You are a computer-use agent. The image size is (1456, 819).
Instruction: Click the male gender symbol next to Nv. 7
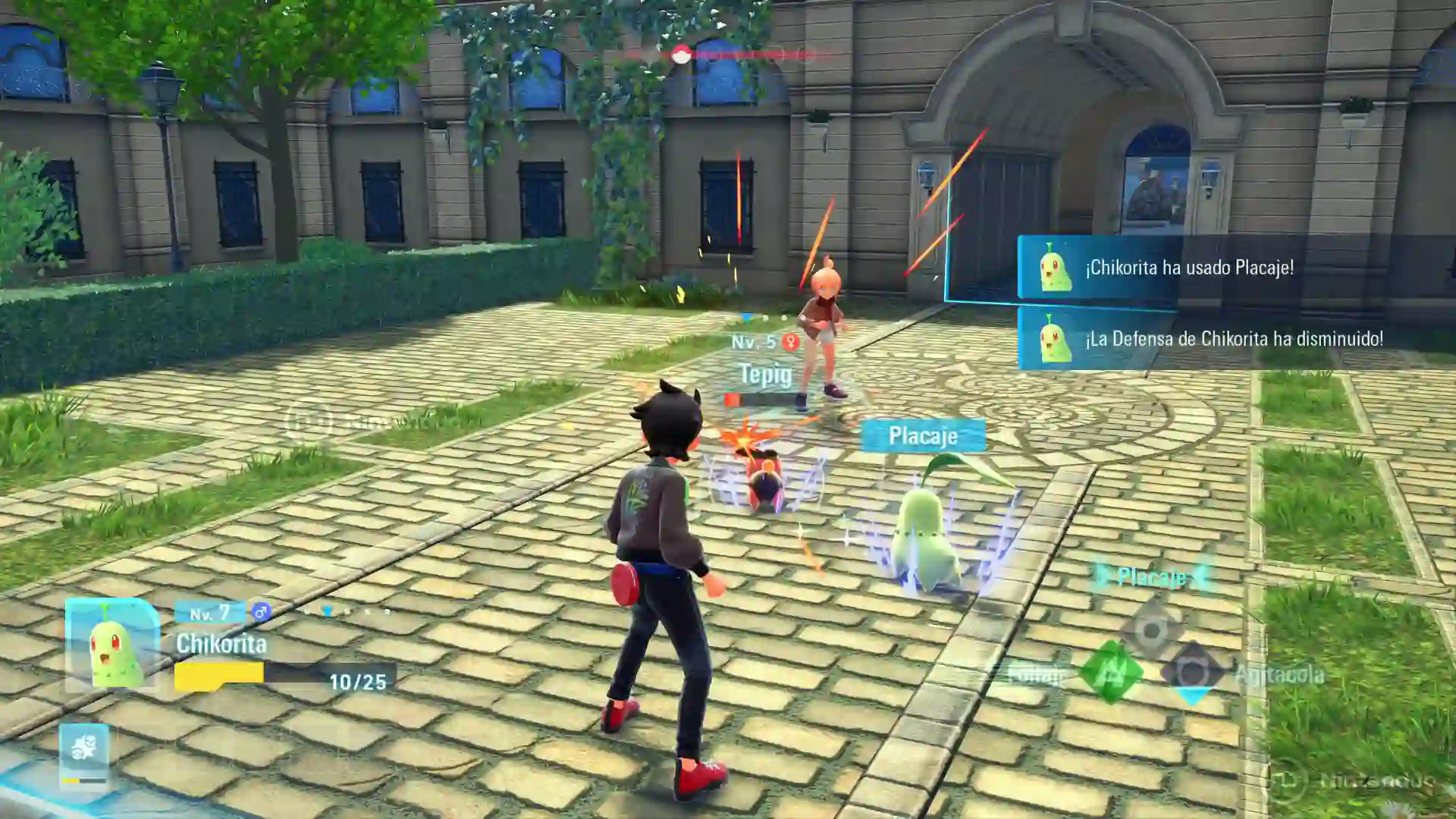point(261,611)
